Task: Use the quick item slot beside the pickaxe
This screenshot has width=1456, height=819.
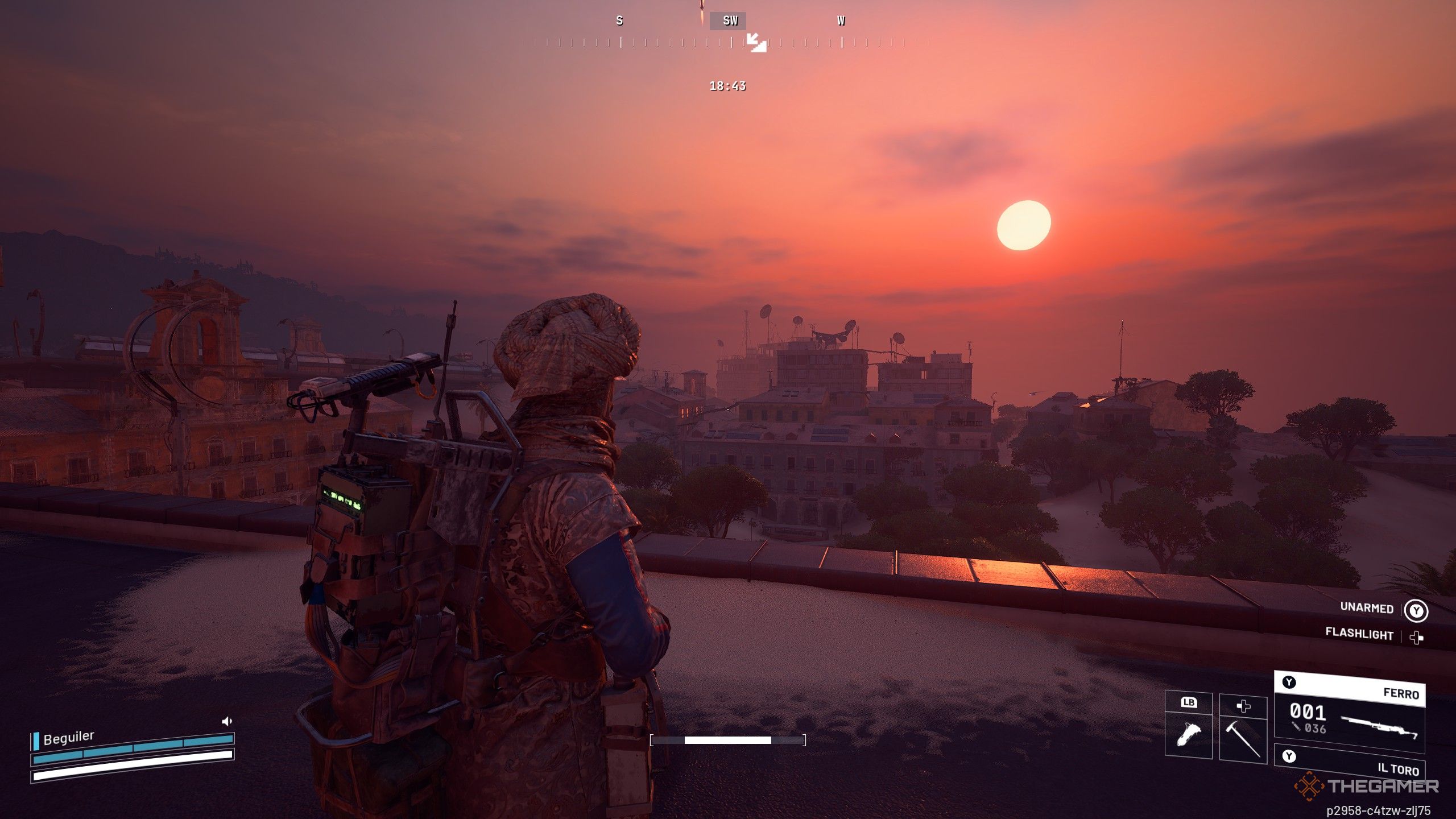Action: tap(1188, 733)
